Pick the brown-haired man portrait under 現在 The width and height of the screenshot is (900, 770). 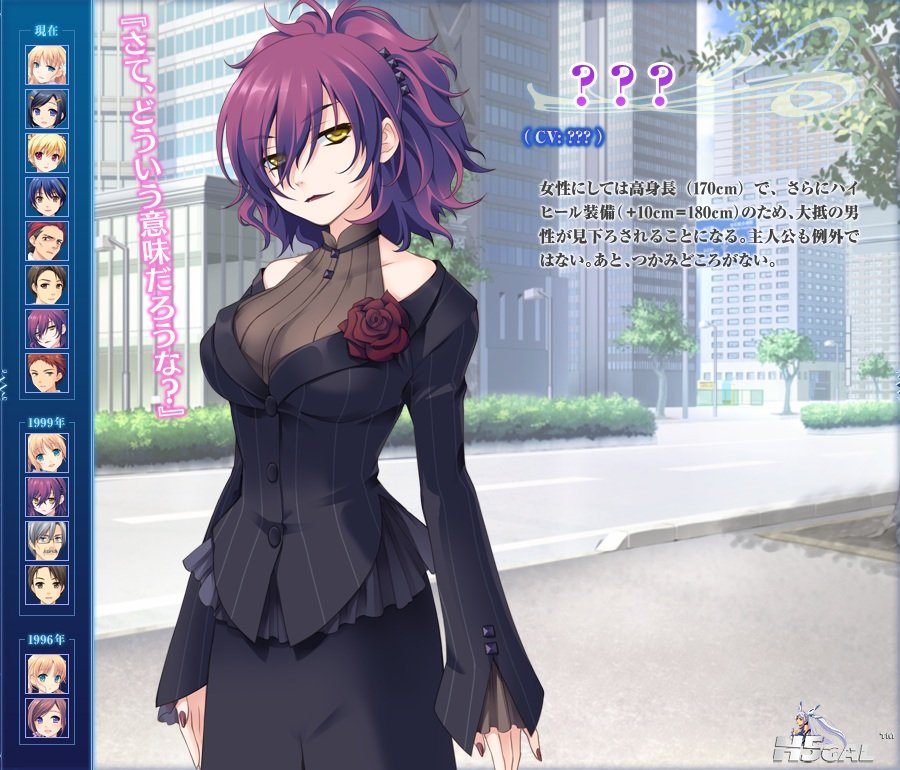tap(47, 285)
